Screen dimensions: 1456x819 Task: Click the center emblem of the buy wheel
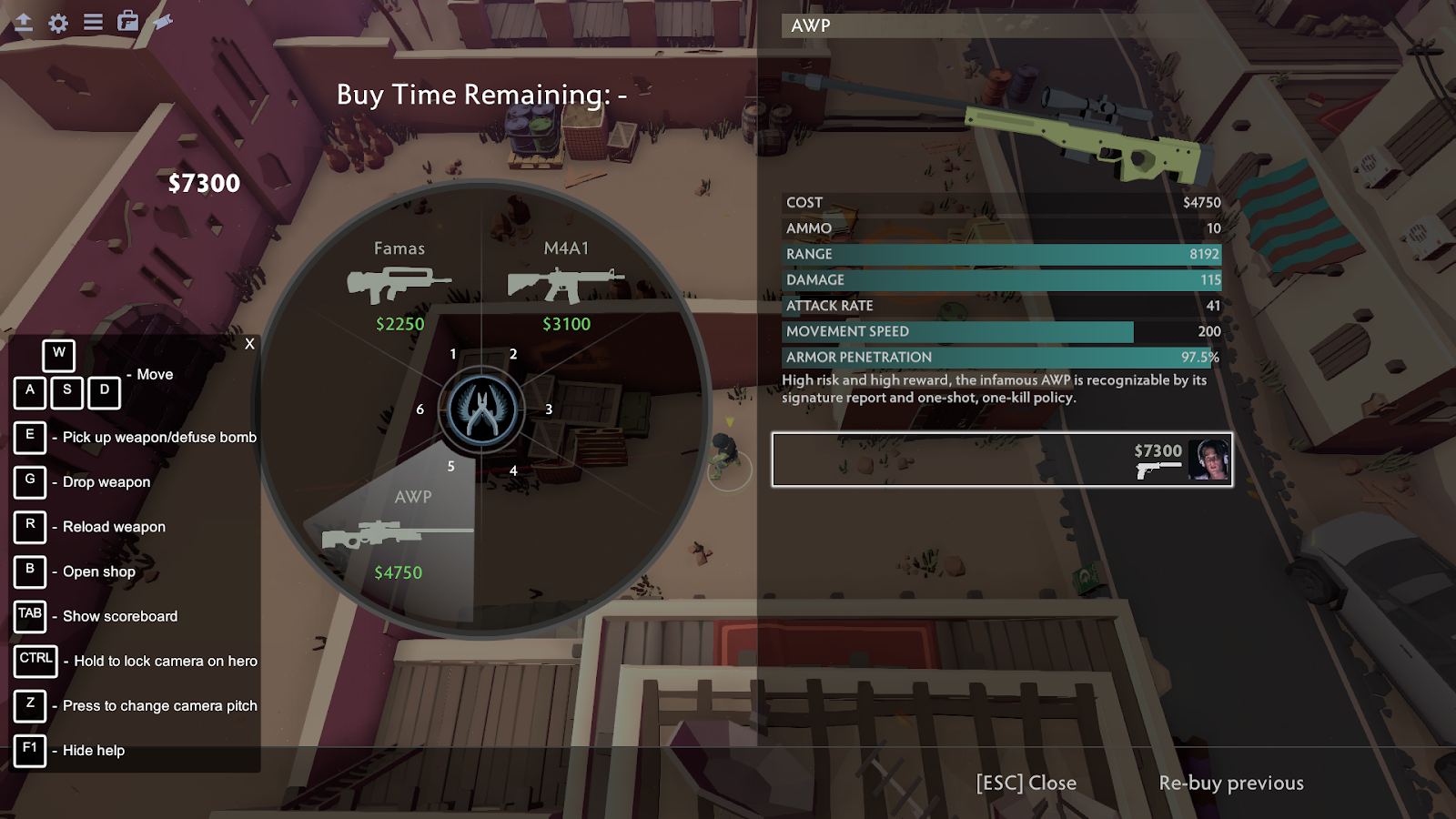point(482,410)
